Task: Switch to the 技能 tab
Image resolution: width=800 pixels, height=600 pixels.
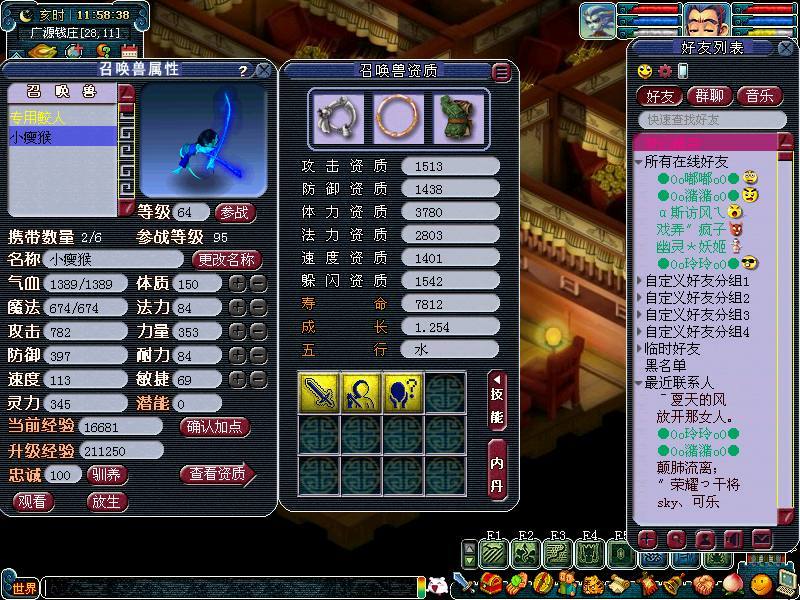Action: click(497, 398)
